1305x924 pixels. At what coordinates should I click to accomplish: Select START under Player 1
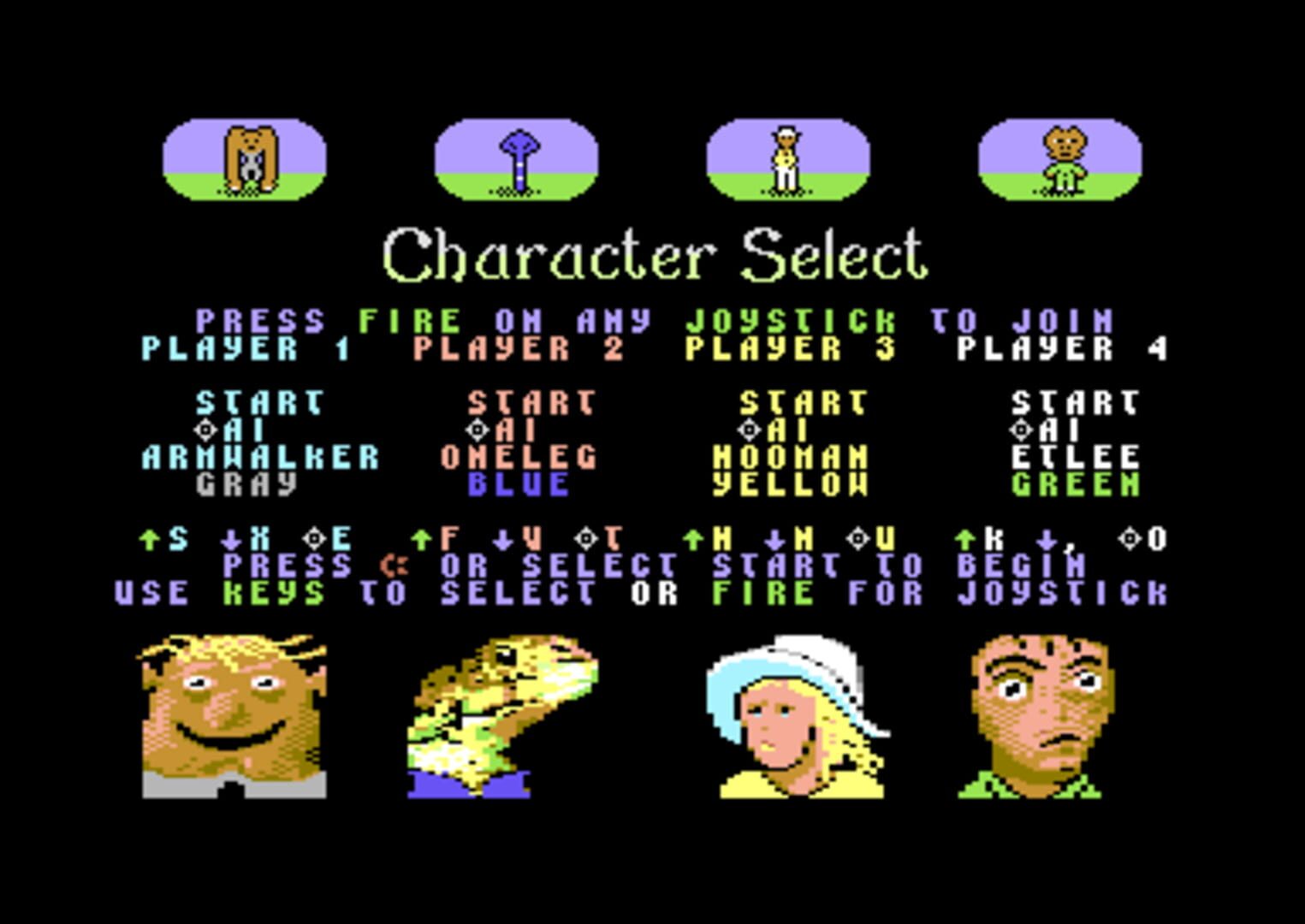click(259, 402)
